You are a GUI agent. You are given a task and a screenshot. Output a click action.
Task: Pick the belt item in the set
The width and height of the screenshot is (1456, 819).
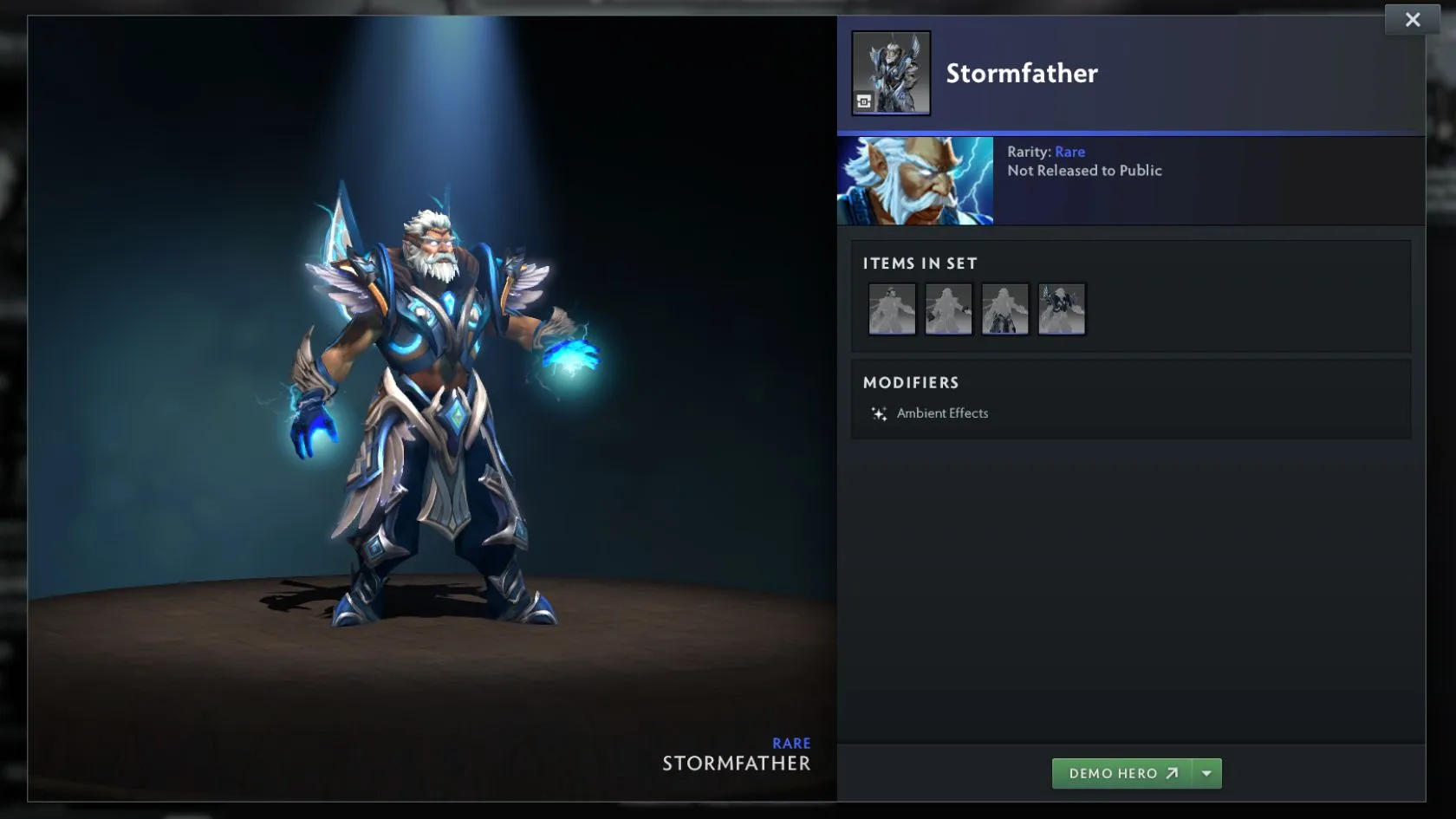point(1005,309)
